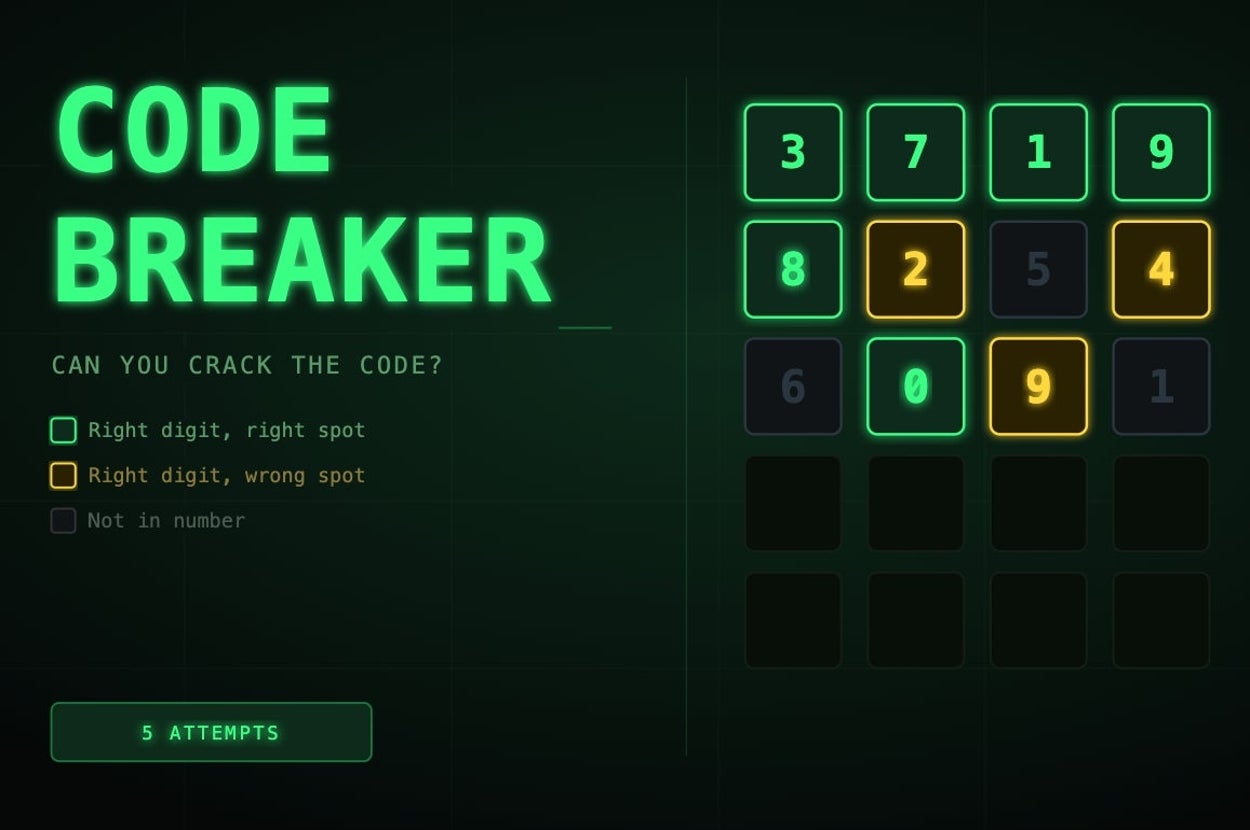This screenshot has height=830, width=1250.
Task: Select the greyed-out 1 tile
Action: [1161, 386]
